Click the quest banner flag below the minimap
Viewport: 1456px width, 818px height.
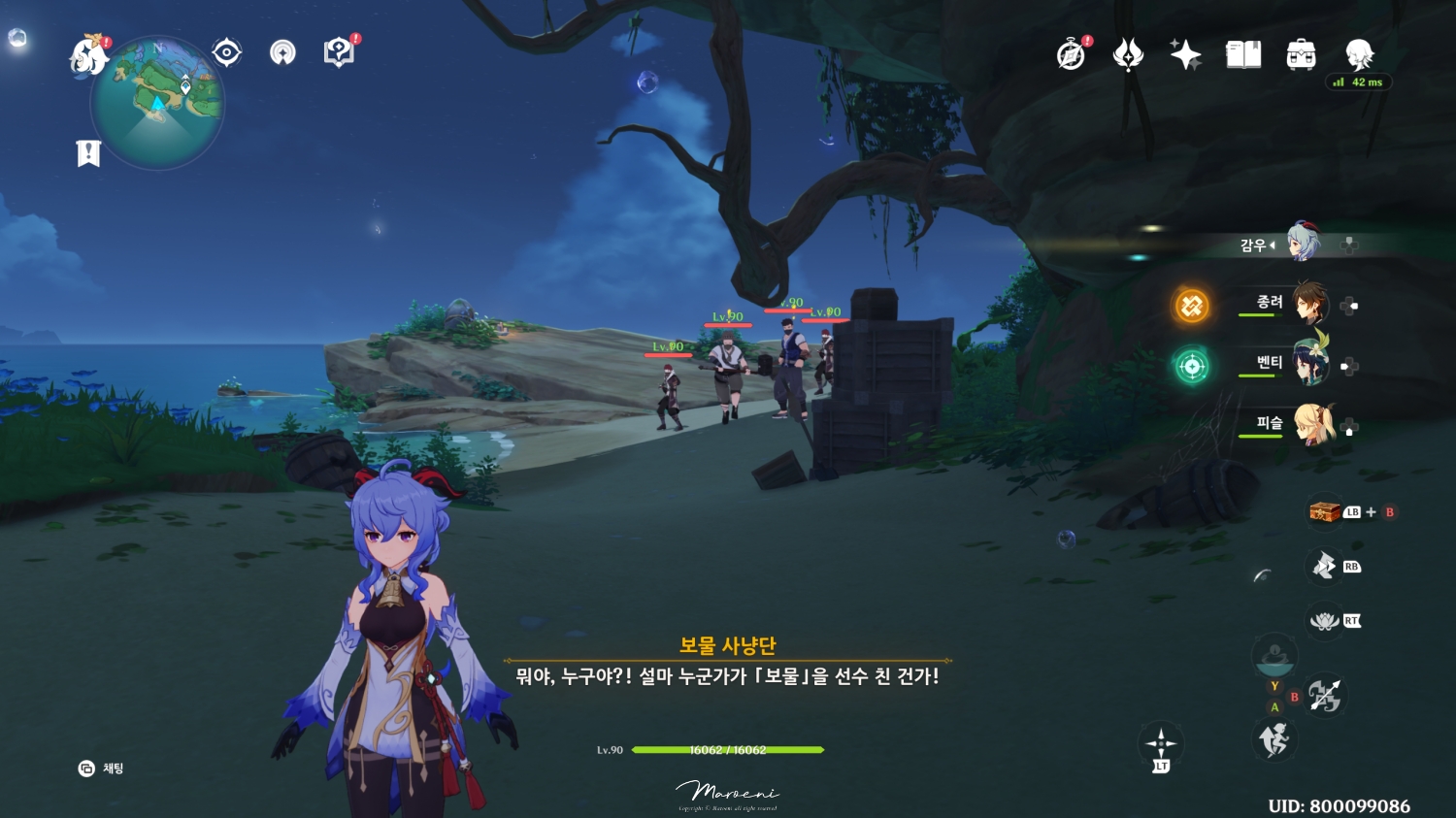(x=87, y=151)
